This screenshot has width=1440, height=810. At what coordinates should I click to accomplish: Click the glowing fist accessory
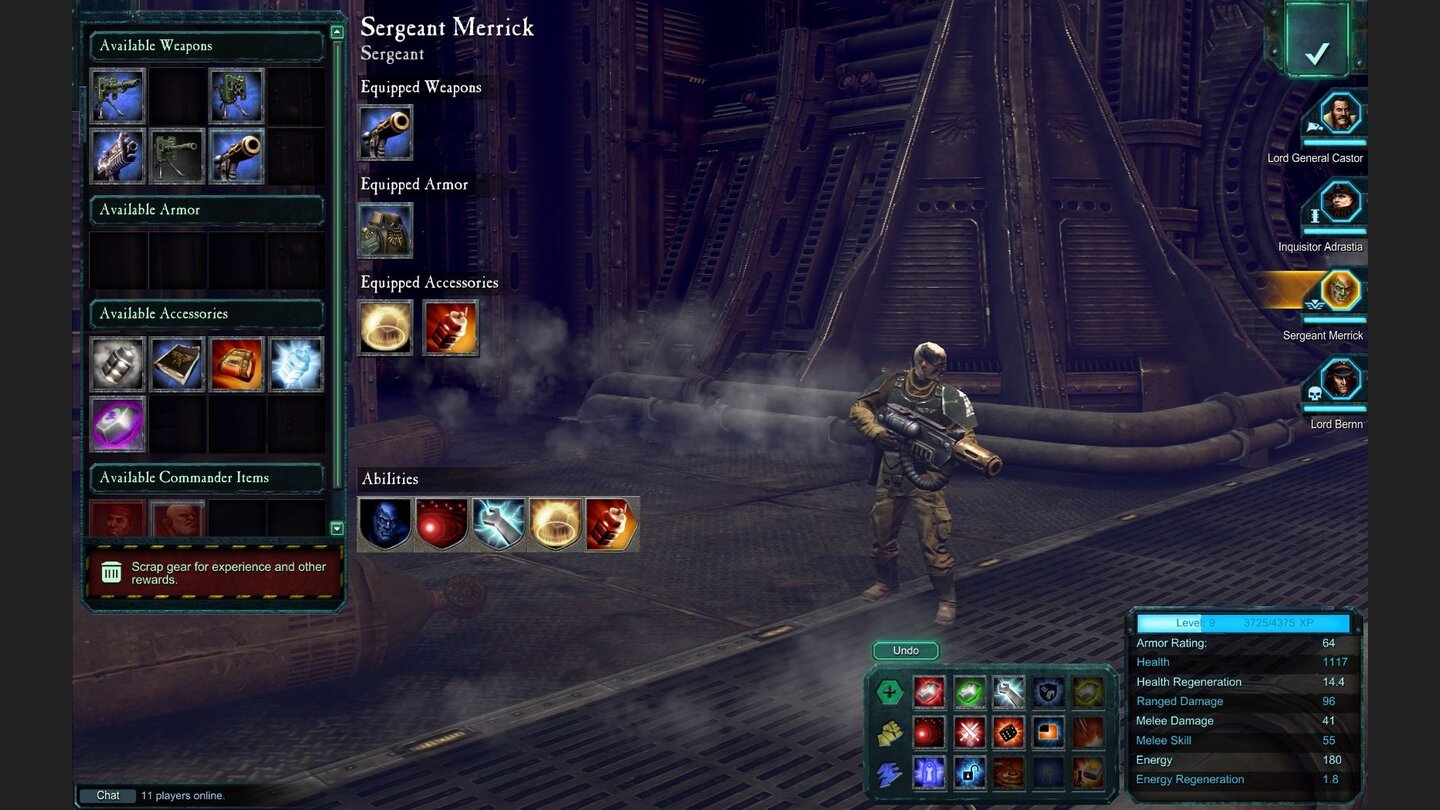click(x=297, y=364)
